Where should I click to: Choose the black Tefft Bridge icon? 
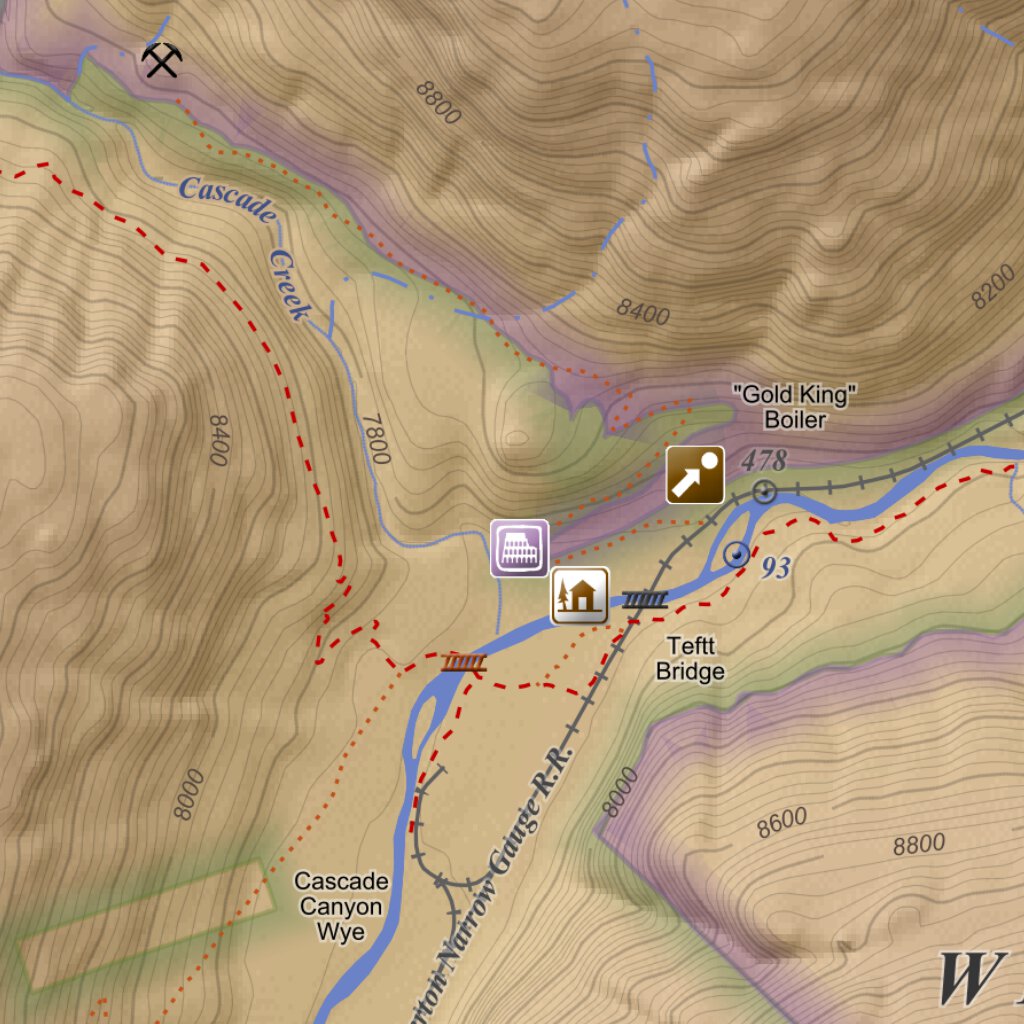(645, 600)
